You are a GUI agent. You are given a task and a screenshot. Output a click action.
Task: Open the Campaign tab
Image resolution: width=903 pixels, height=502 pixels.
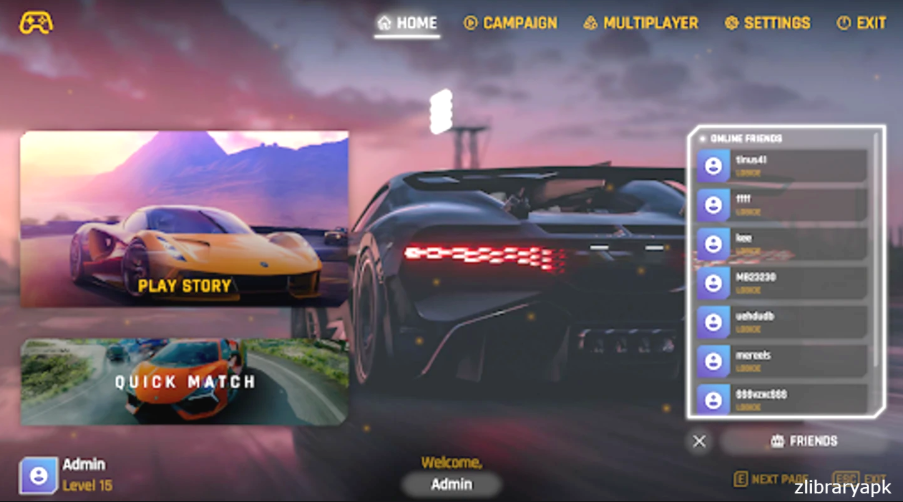pyautogui.click(x=510, y=23)
